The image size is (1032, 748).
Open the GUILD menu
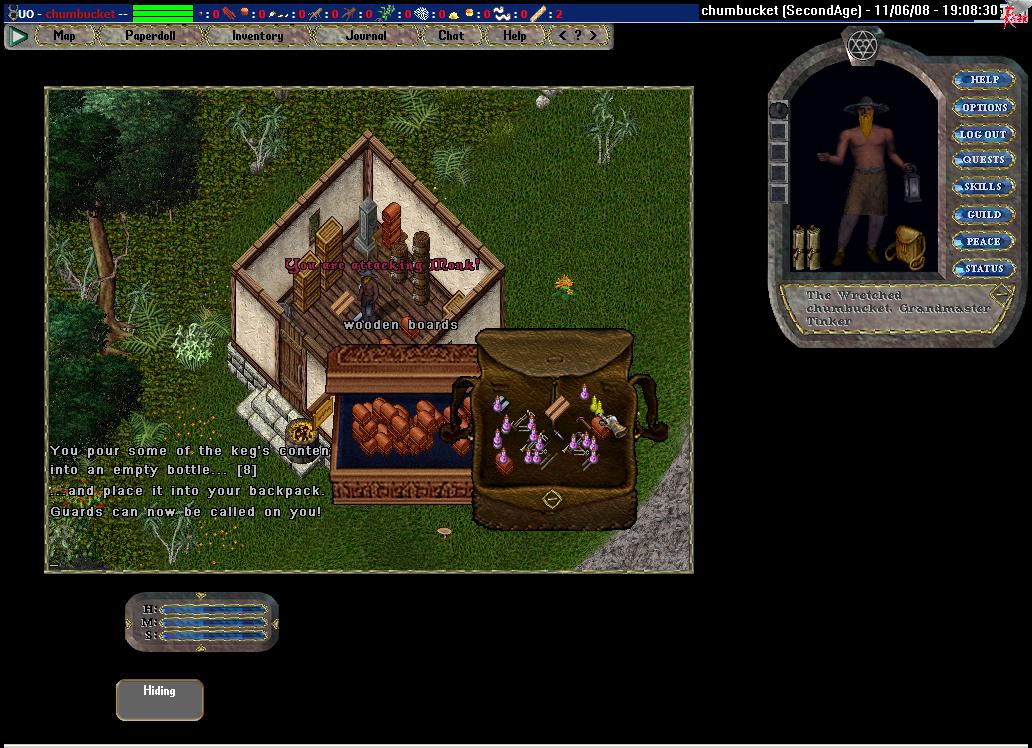[984, 214]
